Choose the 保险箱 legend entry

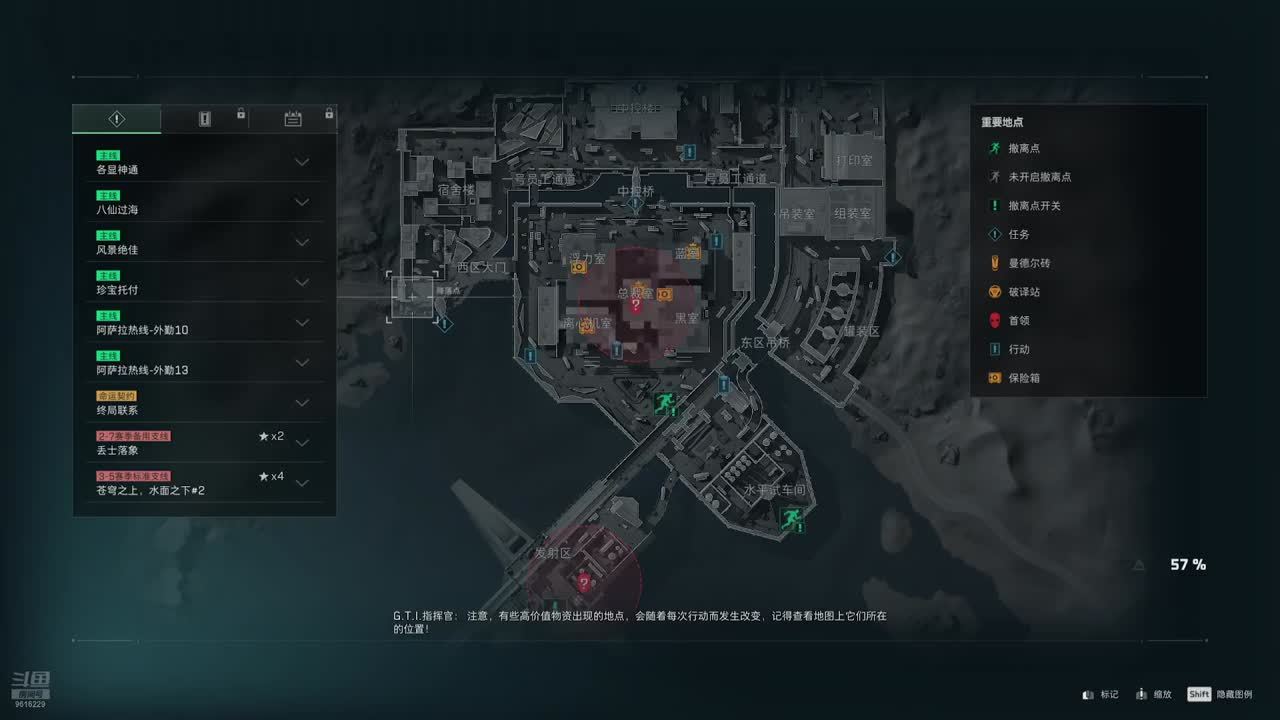click(x=1024, y=378)
